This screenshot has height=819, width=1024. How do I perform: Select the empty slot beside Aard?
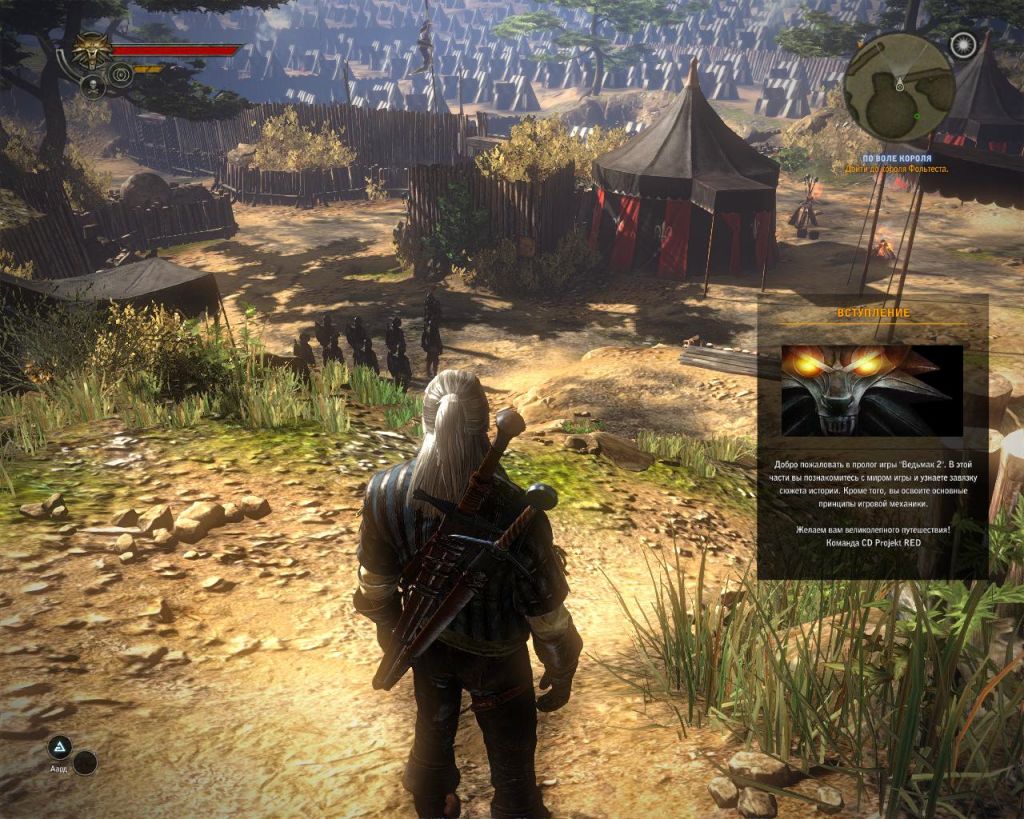pos(85,763)
